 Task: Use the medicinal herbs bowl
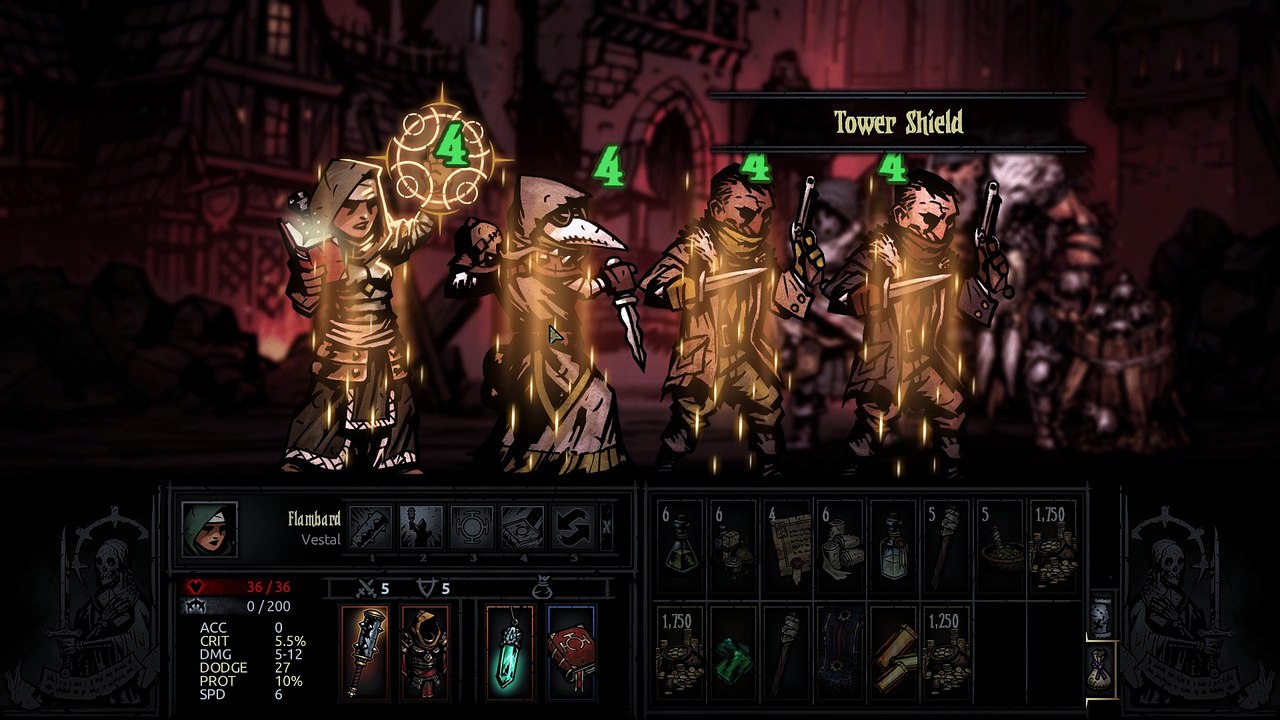pos(1000,546)
